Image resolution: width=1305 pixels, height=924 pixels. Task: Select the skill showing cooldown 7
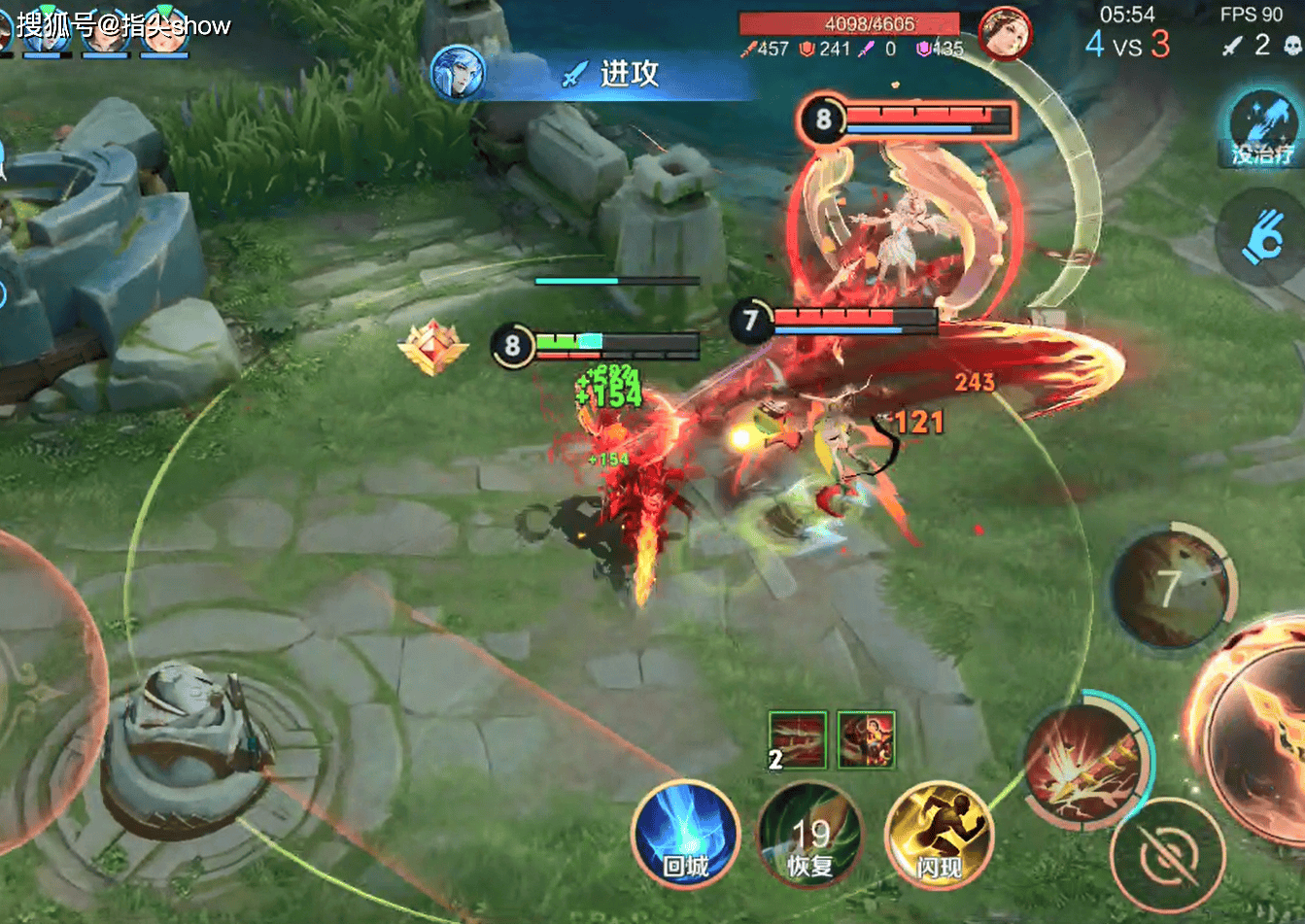click(1173, 590)
